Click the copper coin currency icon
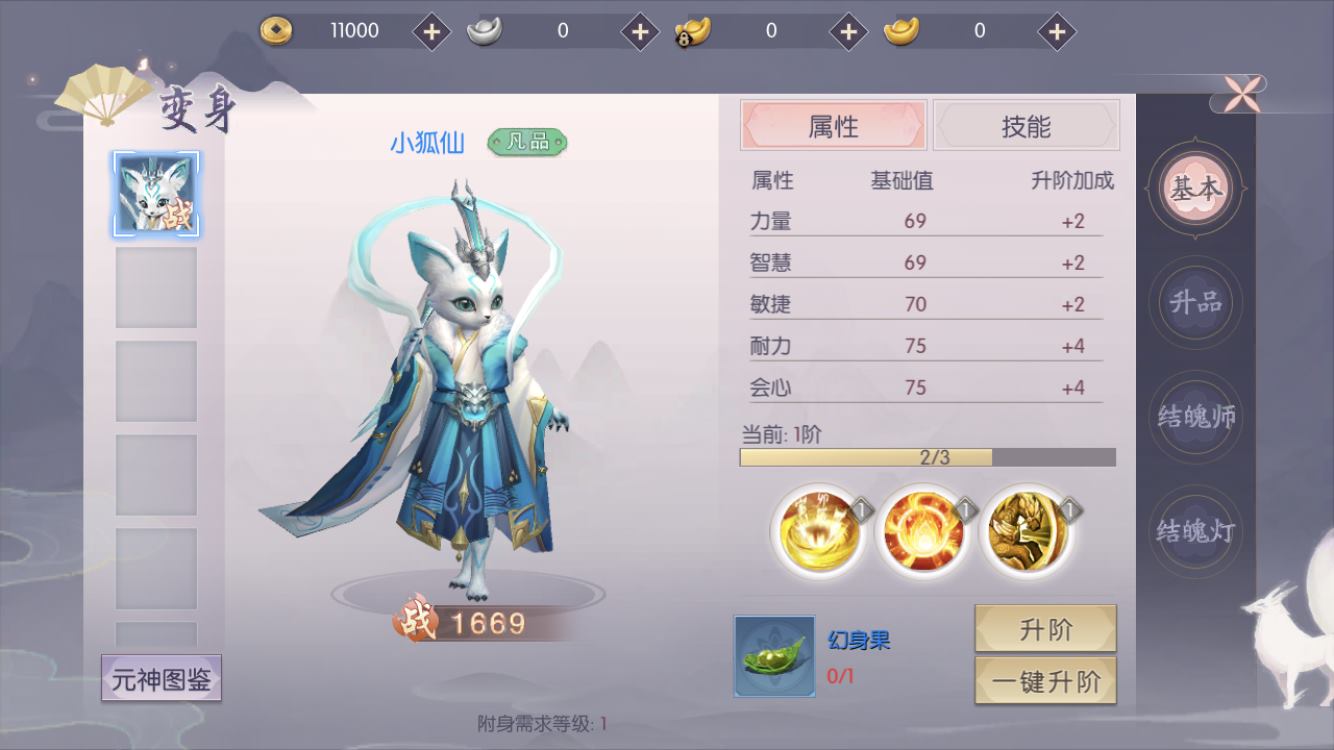This screenshot has width=1334, height=750. point(274,31)
